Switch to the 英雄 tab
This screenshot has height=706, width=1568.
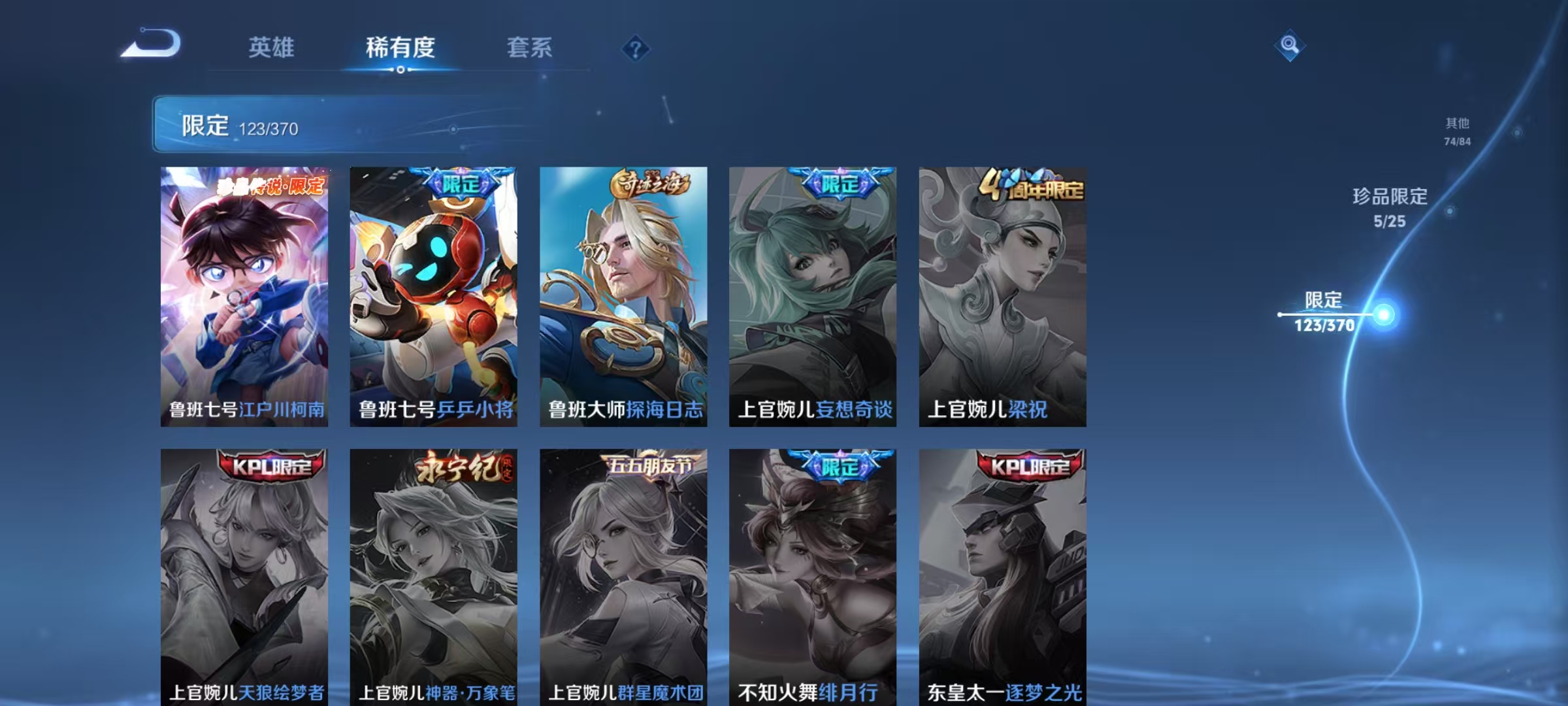click(272, 48)
